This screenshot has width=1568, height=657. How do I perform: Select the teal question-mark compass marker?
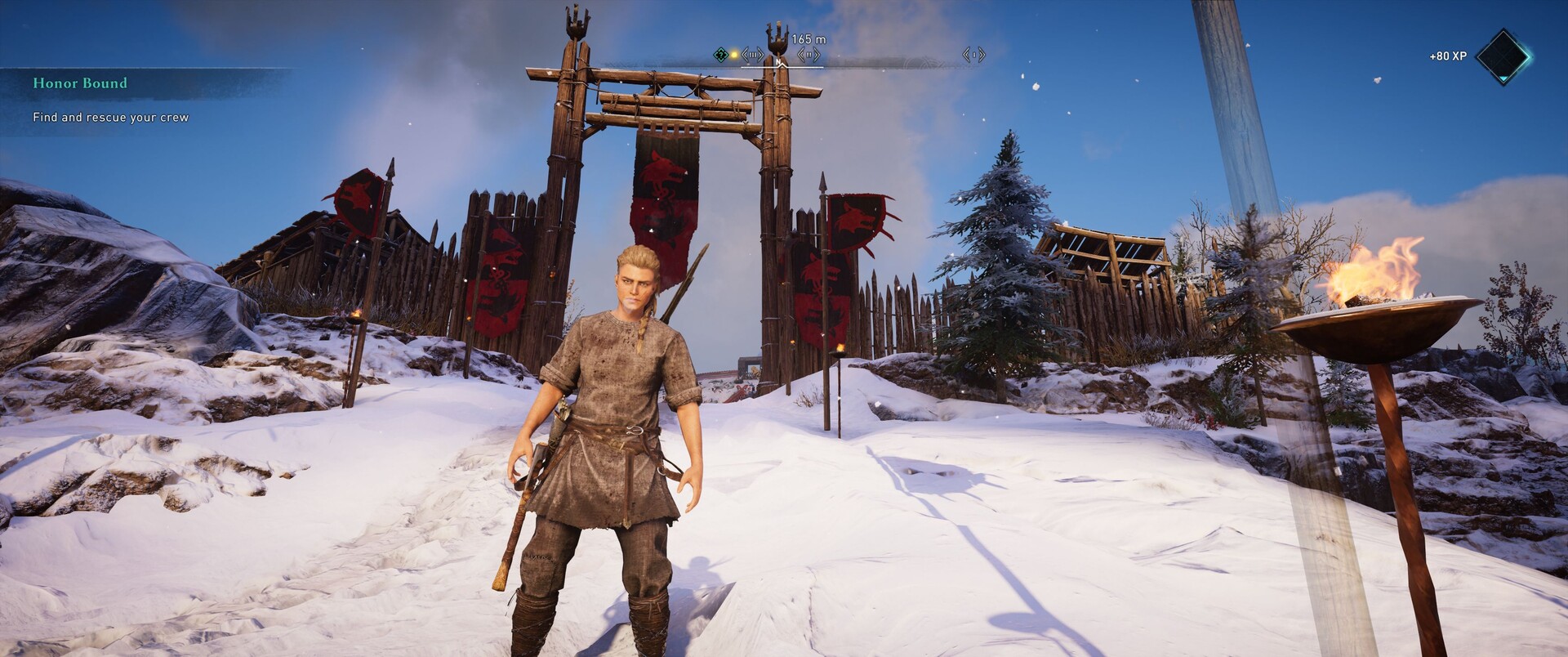click(x=720, y=55)
